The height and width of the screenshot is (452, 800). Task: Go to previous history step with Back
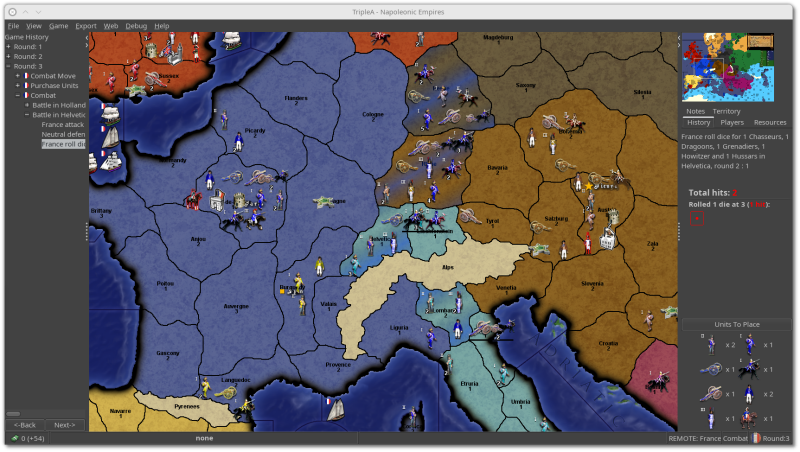[x=25, y=425]
